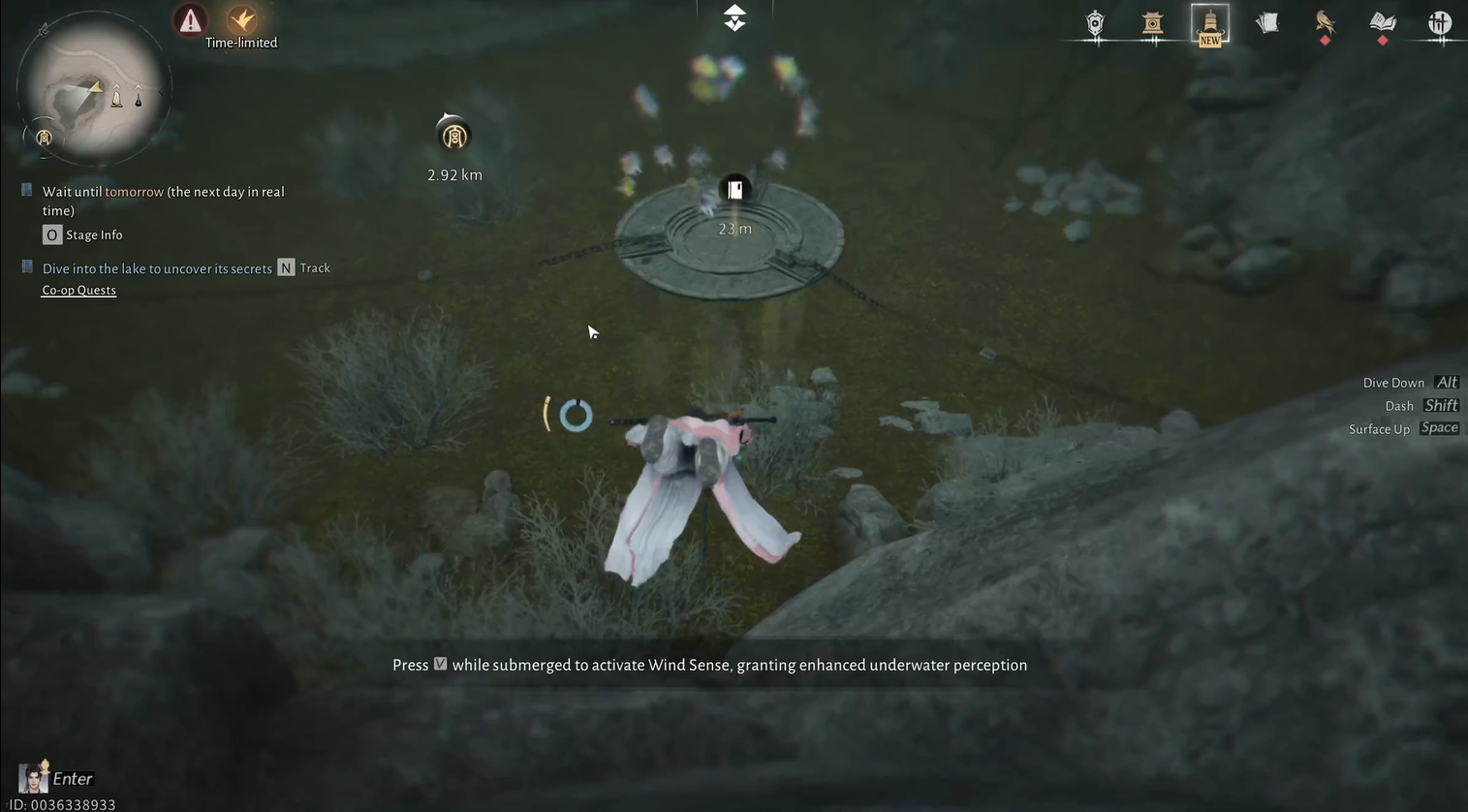Viewport: 1468px width, 812px height.
Task: Open the Time-limited event icon
Action: tap(241, 20)
